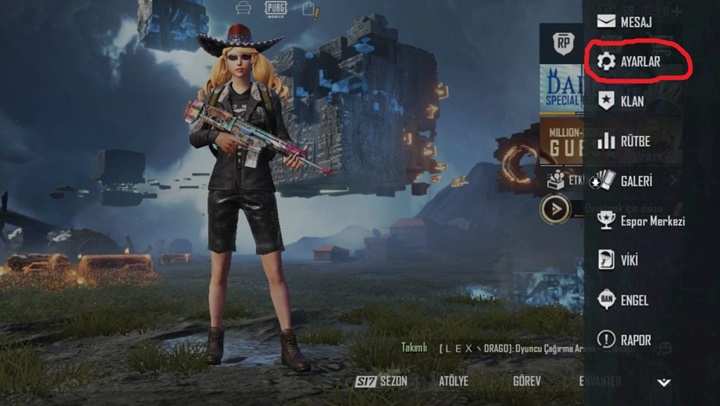Open the gift box event icon
Screen dimensions: 720x406
[556, 179]
